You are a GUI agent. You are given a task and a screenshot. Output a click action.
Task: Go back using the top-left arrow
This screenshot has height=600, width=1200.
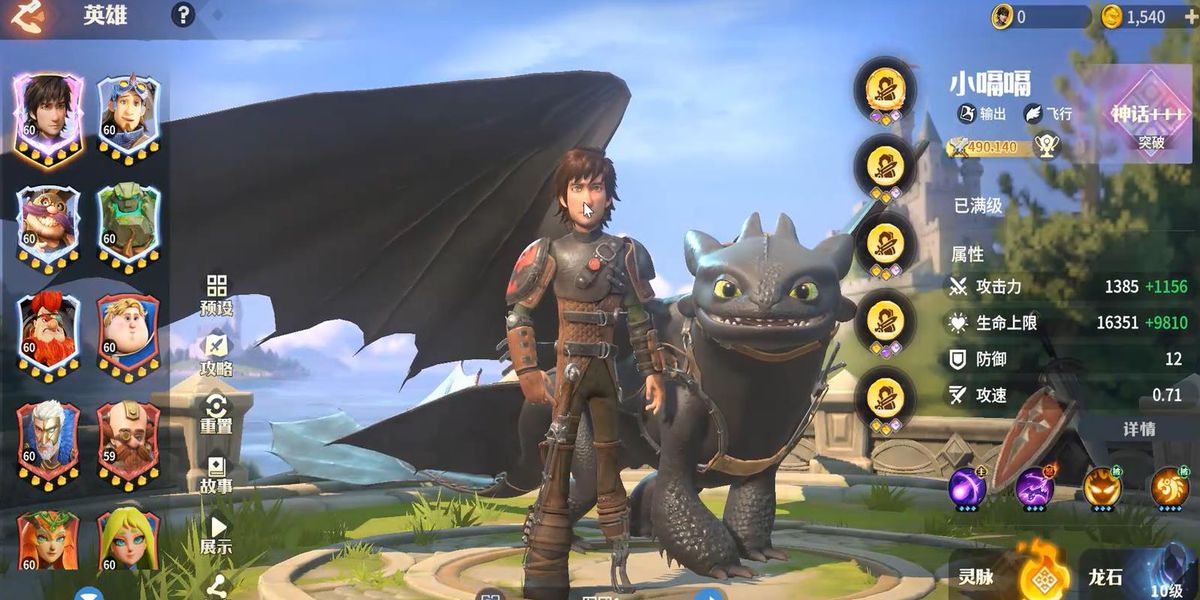pos(26,16)
